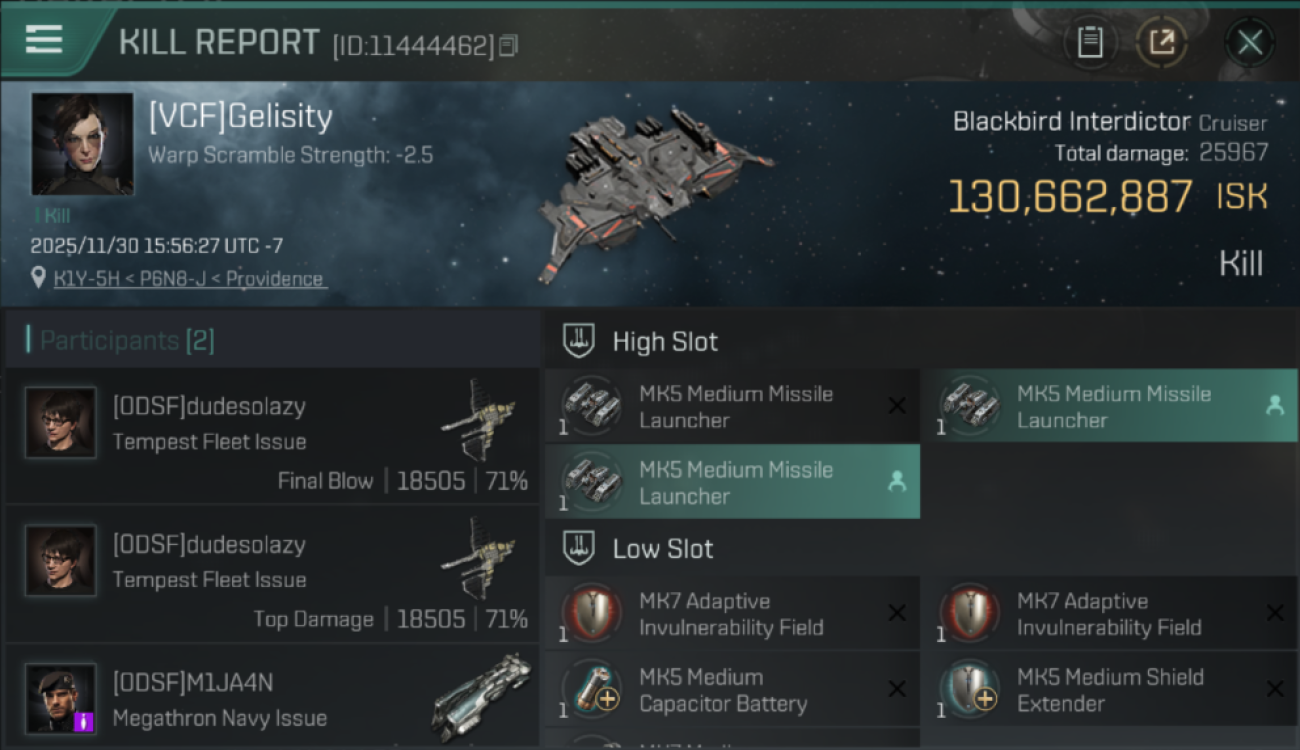The height and width of the screenshot is (750, 1300).
Task: Collapse the Low Slot section
Action: pyautogui.click(x=662, y=548)
